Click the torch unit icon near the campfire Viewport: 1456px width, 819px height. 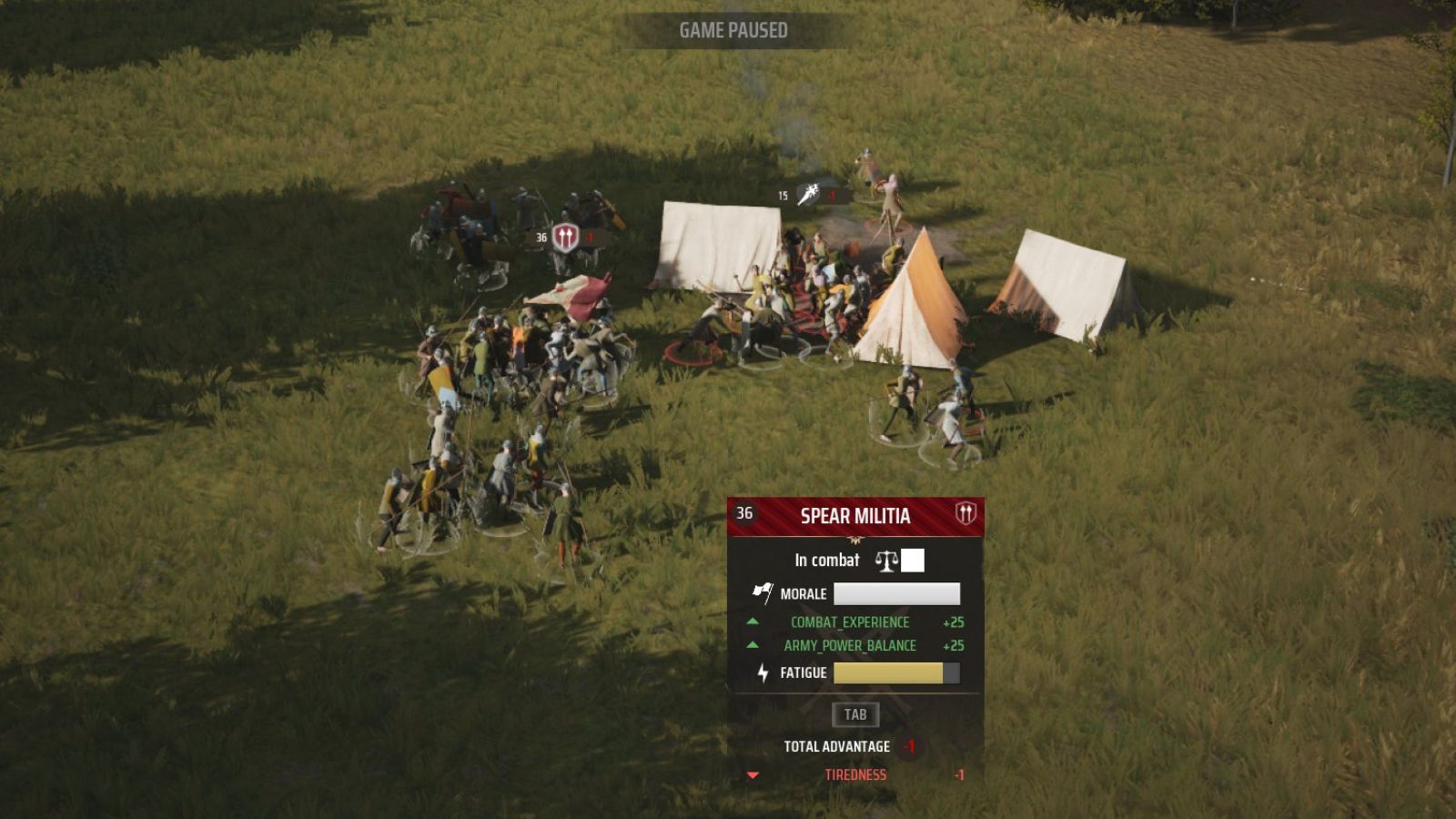pyautogui.click(x=808, y=194)
